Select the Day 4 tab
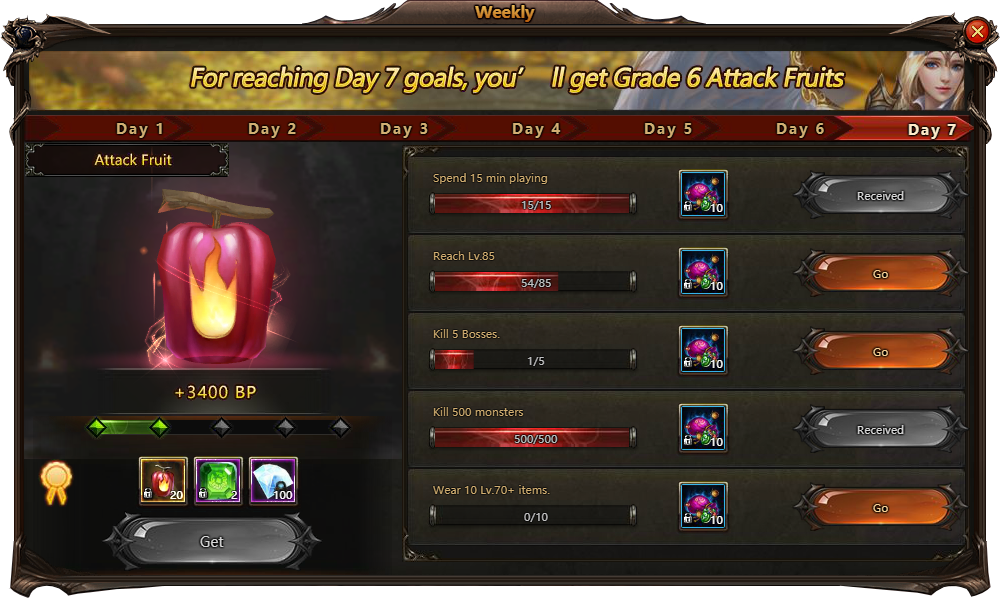 [x=536, y=128]
